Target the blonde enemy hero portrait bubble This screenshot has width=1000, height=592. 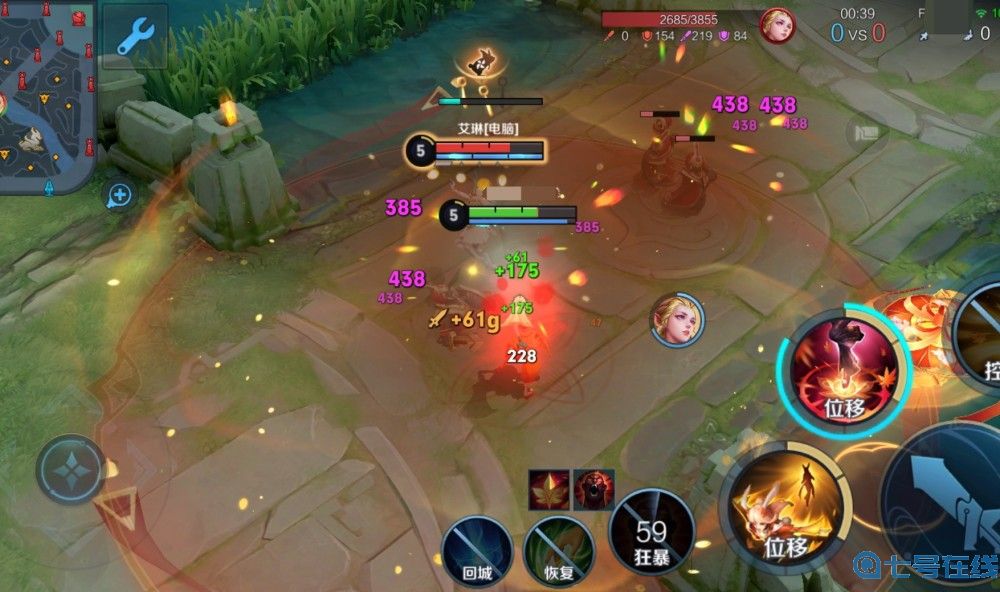click(677, 320)
